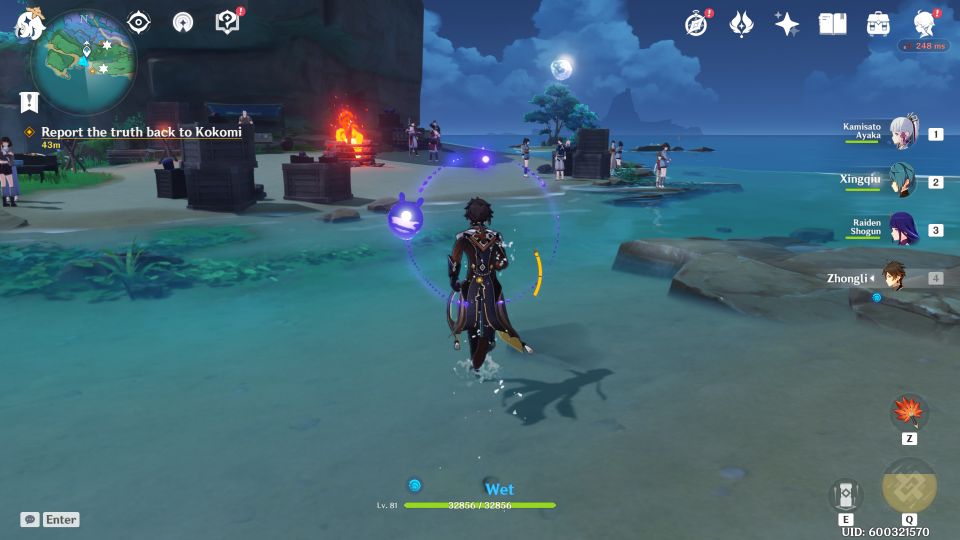The height and width of the screenshot is (540, 960).
Task: Open the map via the circular minimap
Action: [83, 60]
